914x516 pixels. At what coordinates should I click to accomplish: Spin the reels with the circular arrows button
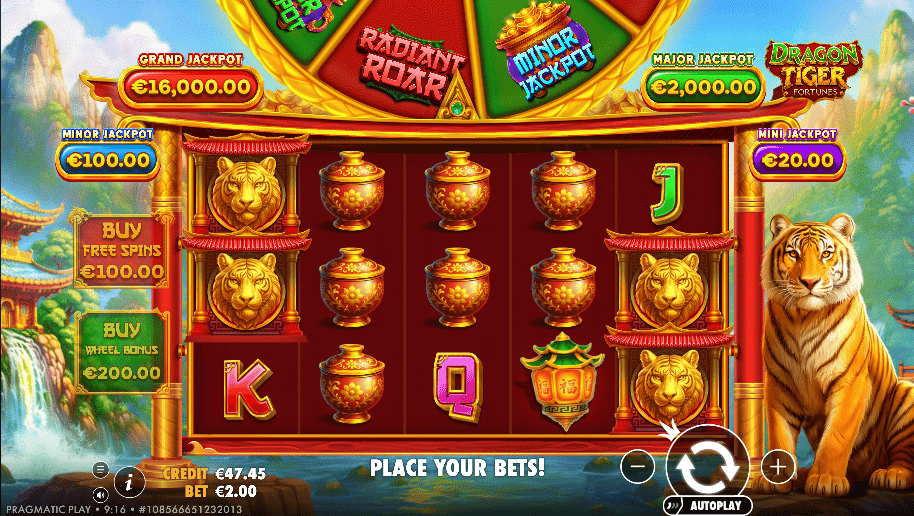707,463
